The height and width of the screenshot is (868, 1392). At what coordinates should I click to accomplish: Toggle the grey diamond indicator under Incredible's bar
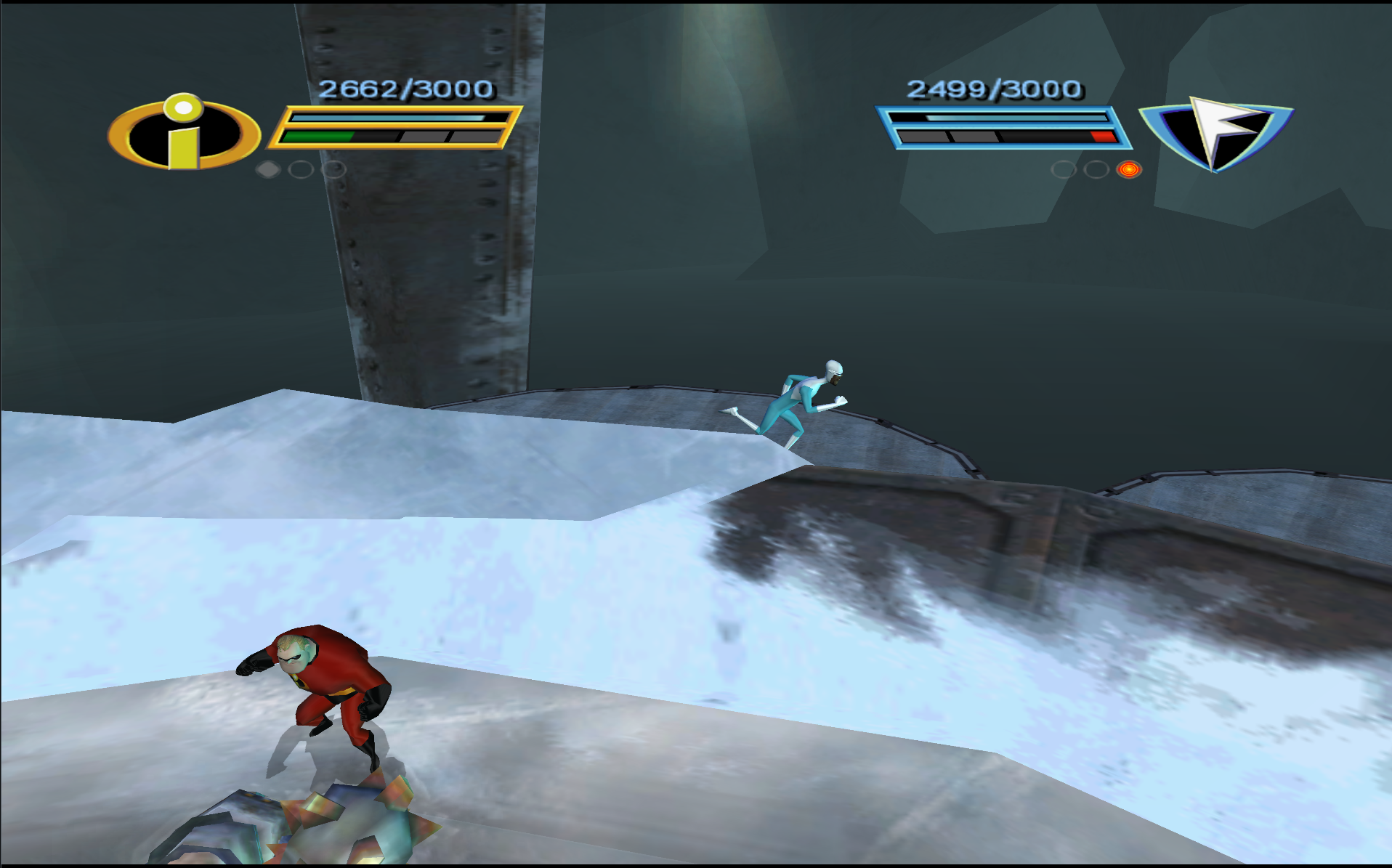[x=268, y=168]
